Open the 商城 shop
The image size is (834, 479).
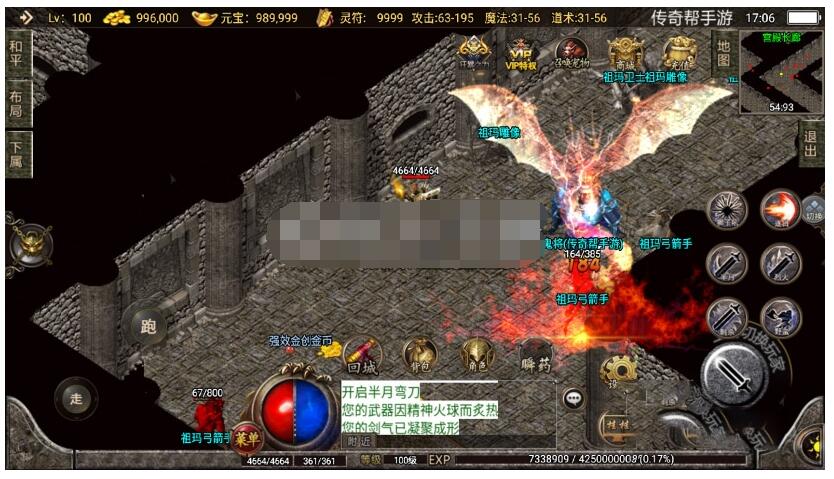click(x=626, y=53)
